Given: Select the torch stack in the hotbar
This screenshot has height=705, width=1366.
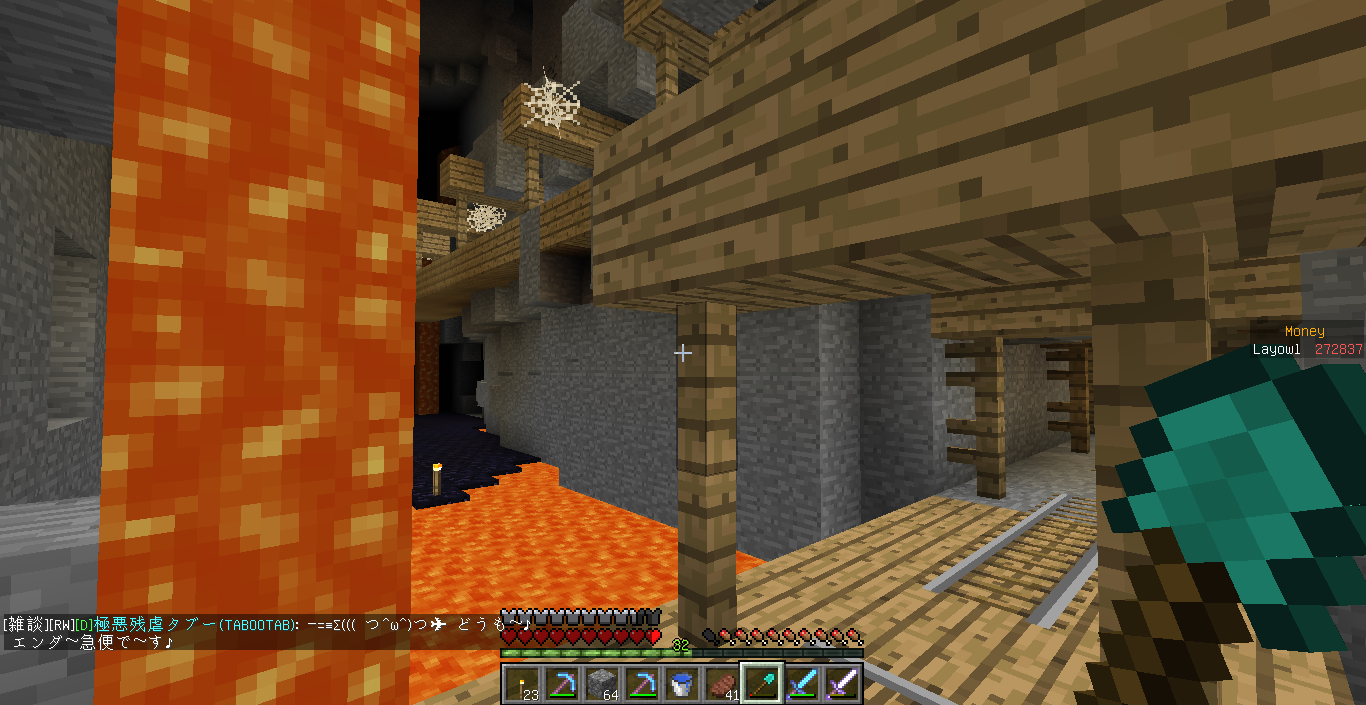Looking at the screenshot, I should [x=521, y=684].
